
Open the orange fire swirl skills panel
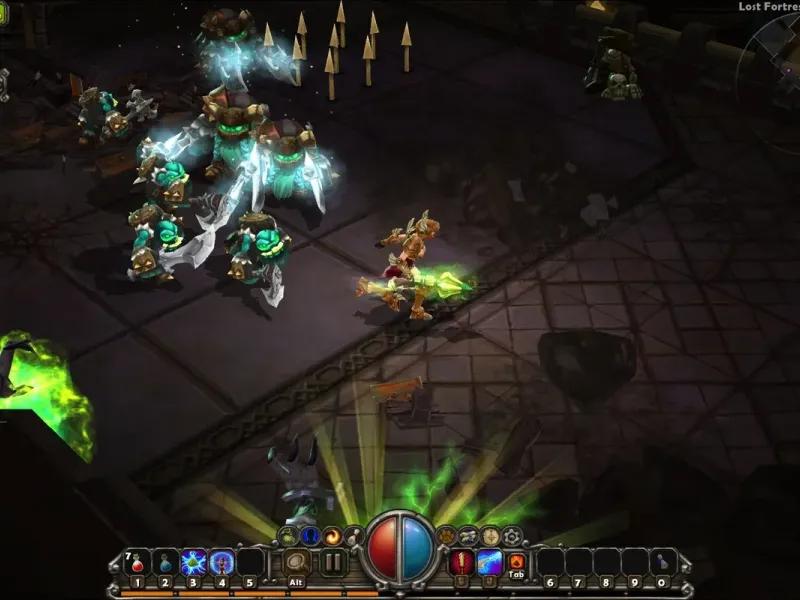click(x=331, y=536)
